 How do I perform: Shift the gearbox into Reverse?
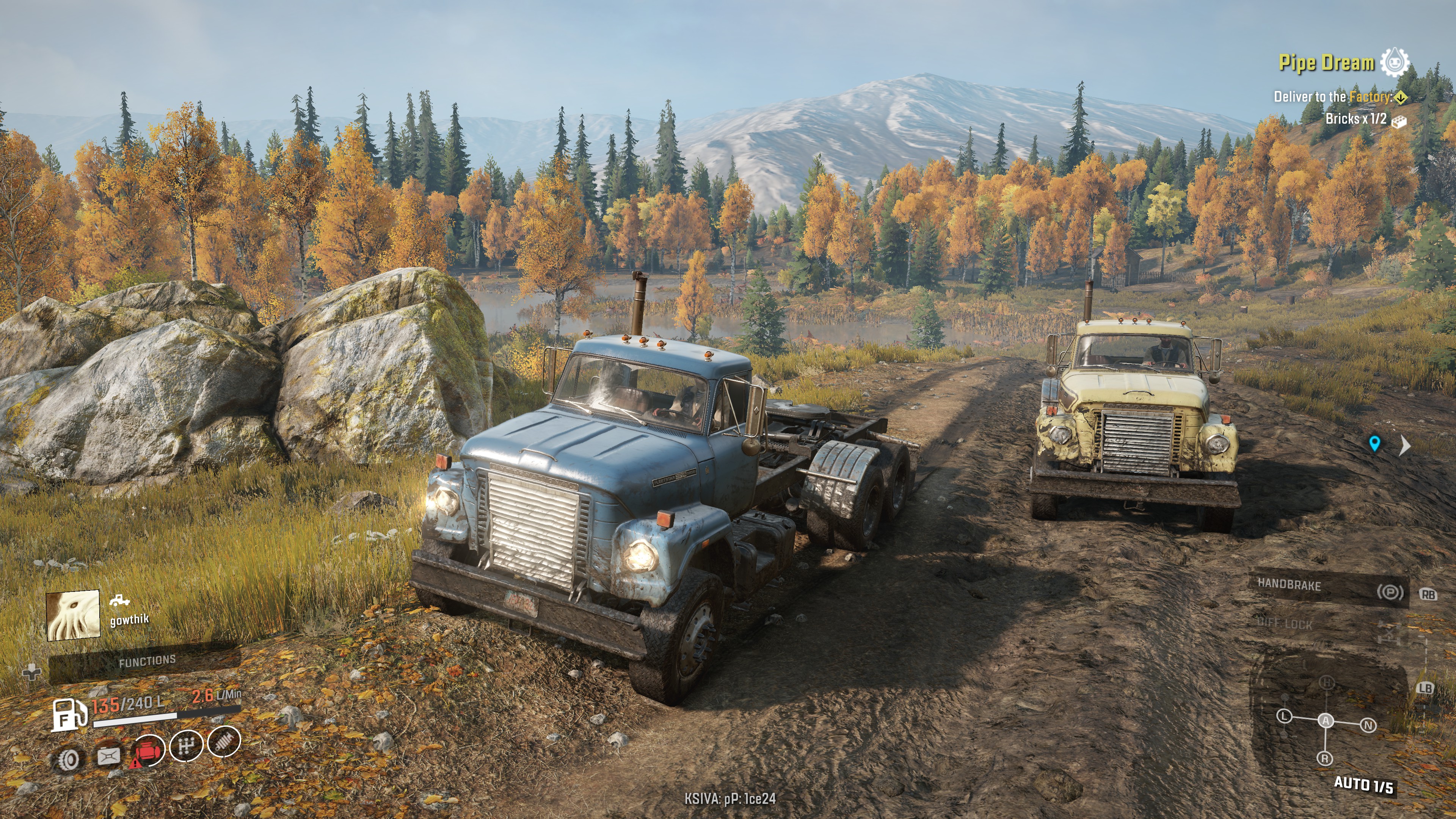point(1325,758)
